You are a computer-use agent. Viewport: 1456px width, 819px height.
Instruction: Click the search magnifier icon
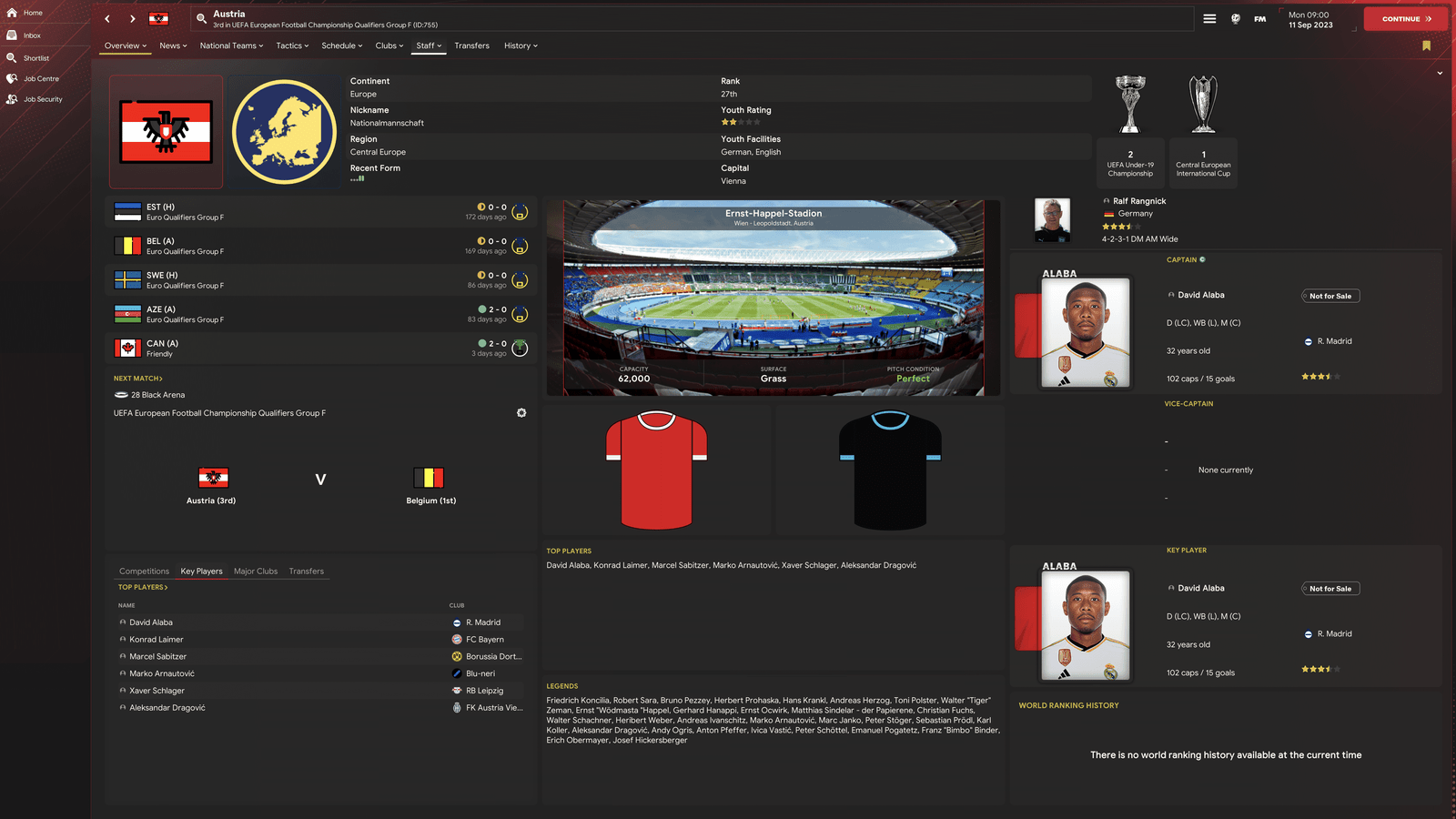tap(201, 18)
